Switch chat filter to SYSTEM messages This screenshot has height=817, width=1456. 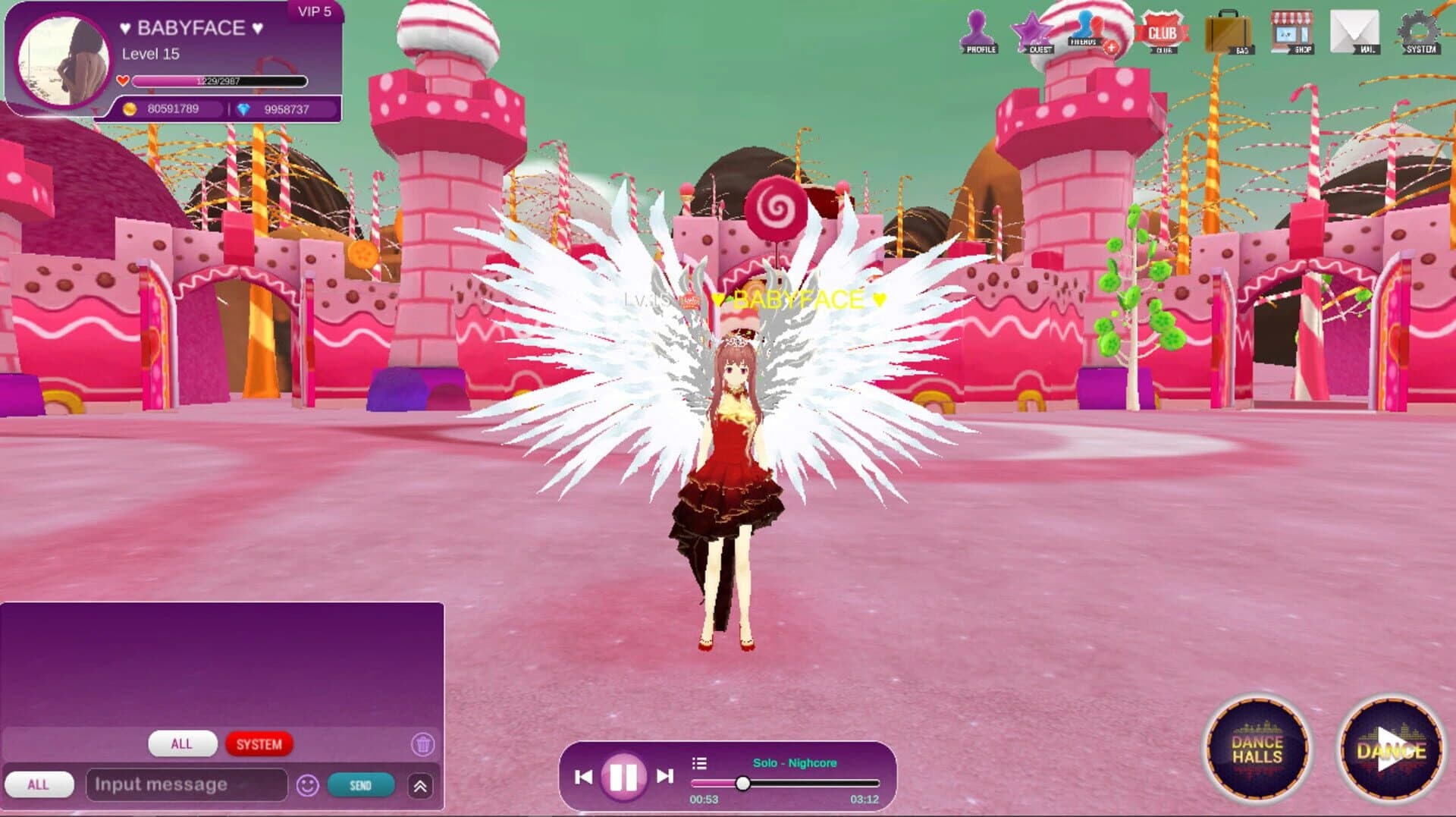pyautogui.click(x=259, y=744)
